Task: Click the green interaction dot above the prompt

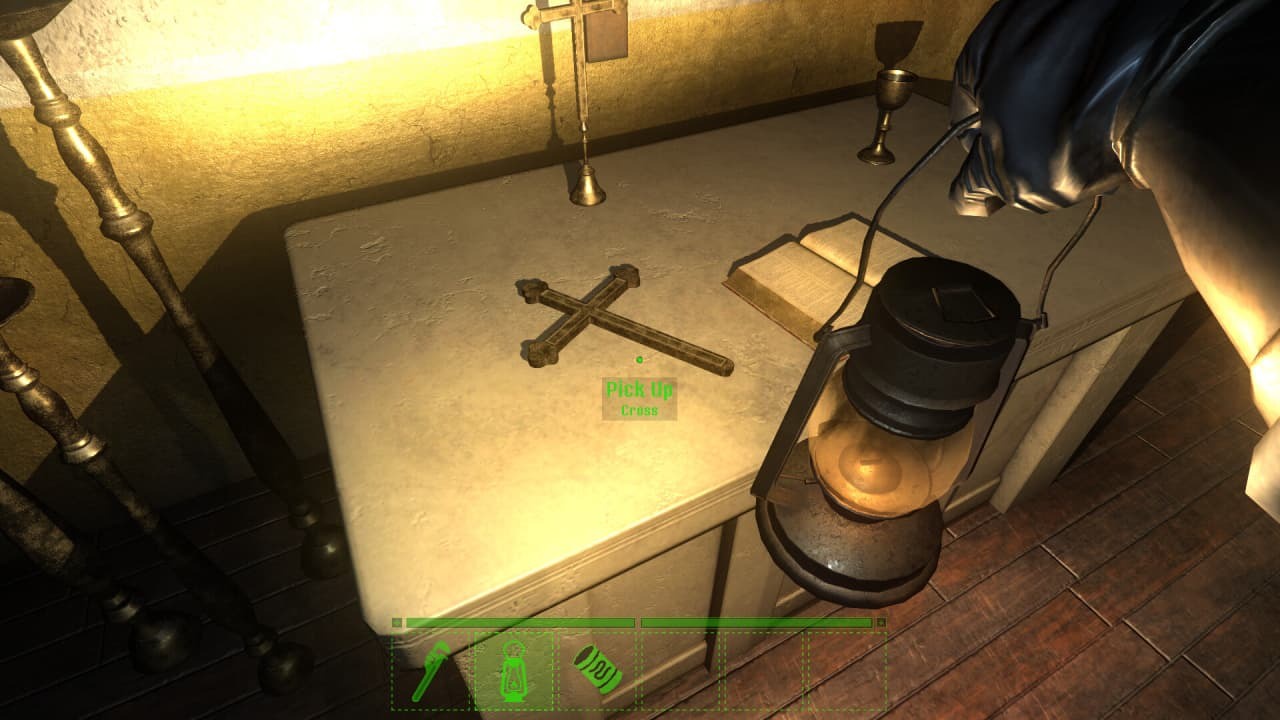Action: pyautogui.click(x=637, y=362)
